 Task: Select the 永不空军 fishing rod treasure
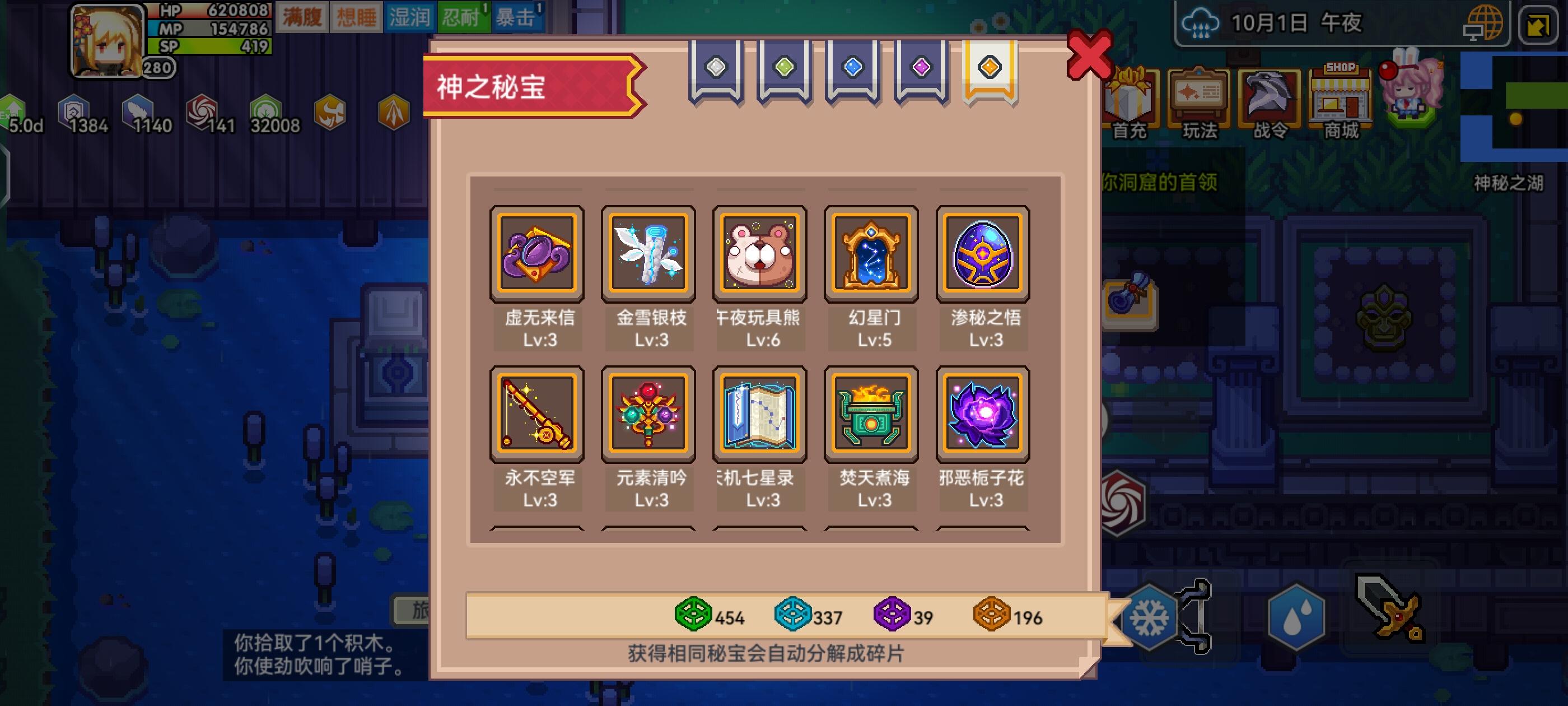coord(537,414)
